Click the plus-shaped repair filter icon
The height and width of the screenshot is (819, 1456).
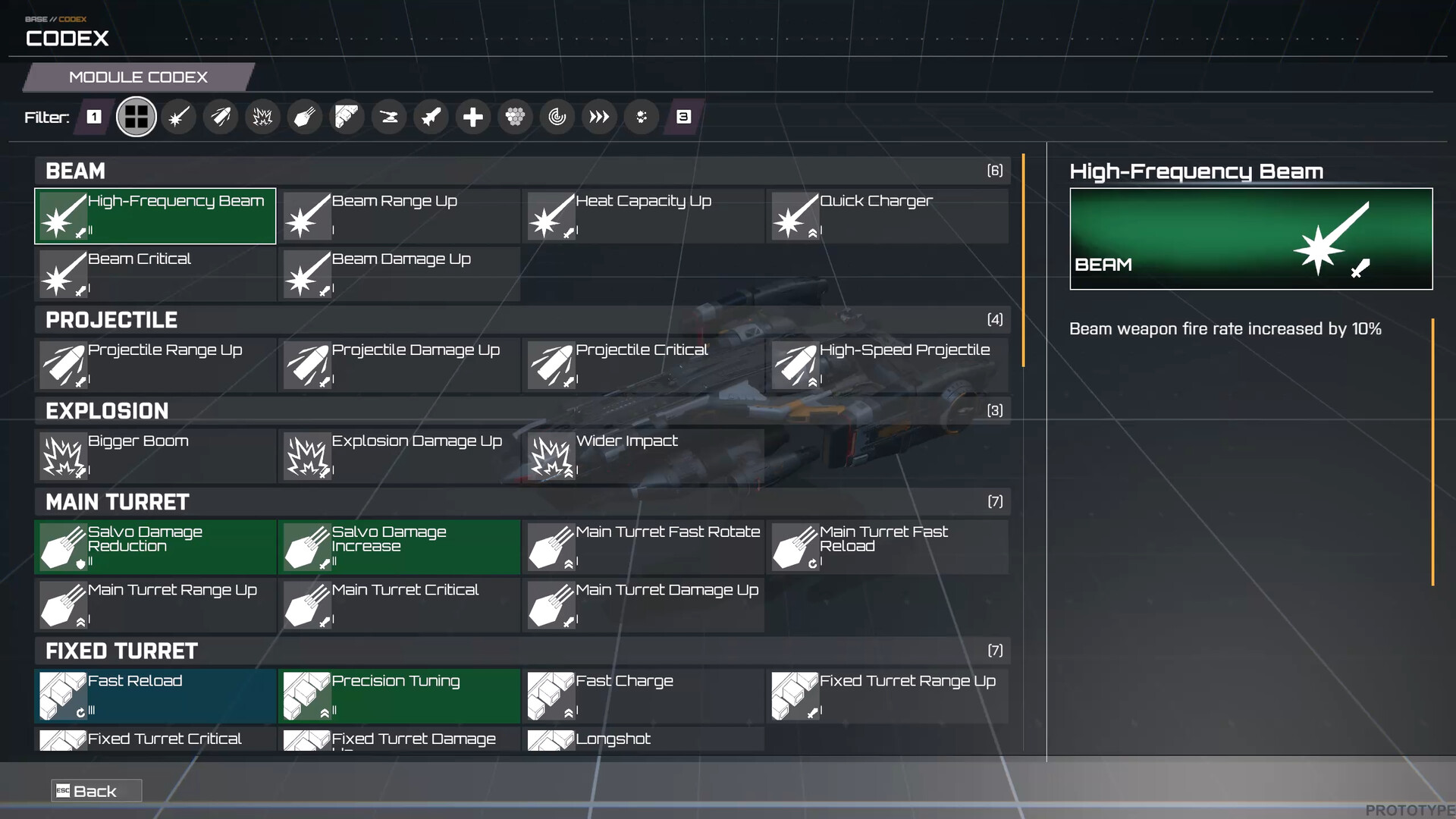click(x=473, y=117)
